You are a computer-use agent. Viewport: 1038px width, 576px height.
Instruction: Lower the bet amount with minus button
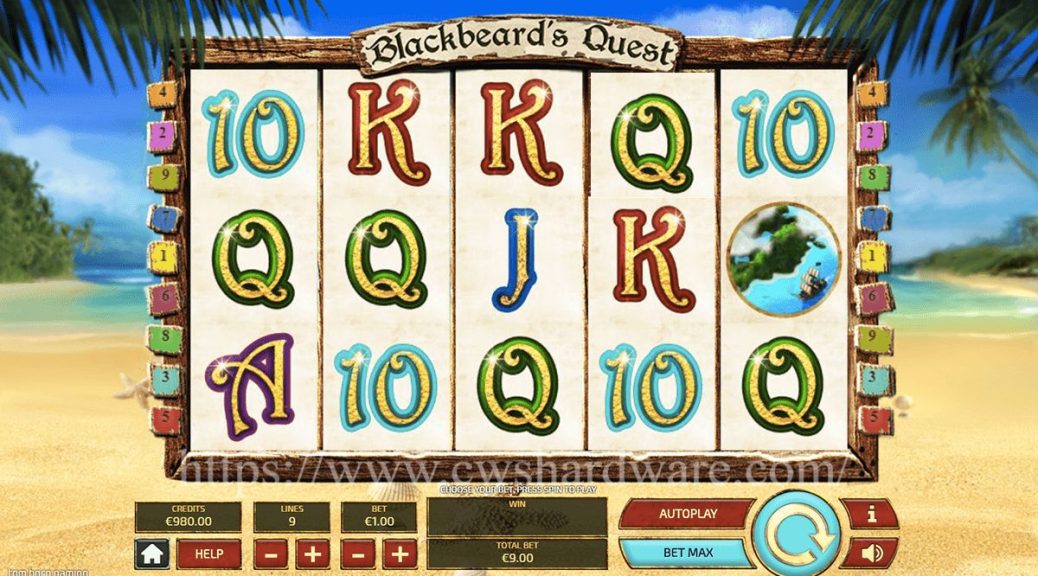(358, 554)
